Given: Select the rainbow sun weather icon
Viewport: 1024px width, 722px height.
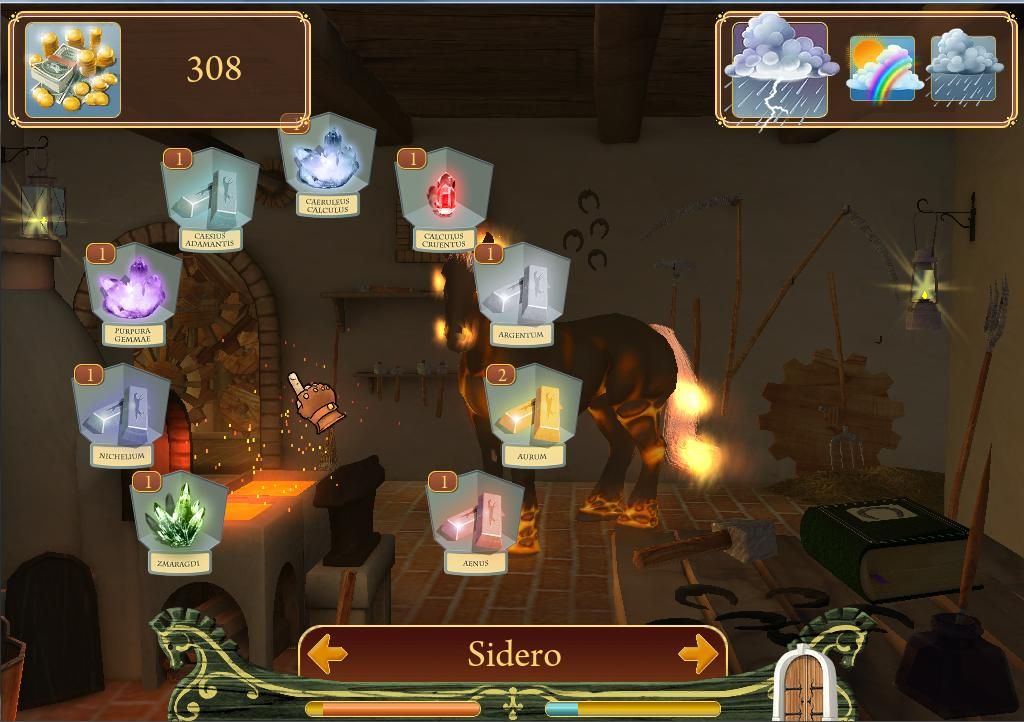Looking at the screenshot, I should pos(881,69).
